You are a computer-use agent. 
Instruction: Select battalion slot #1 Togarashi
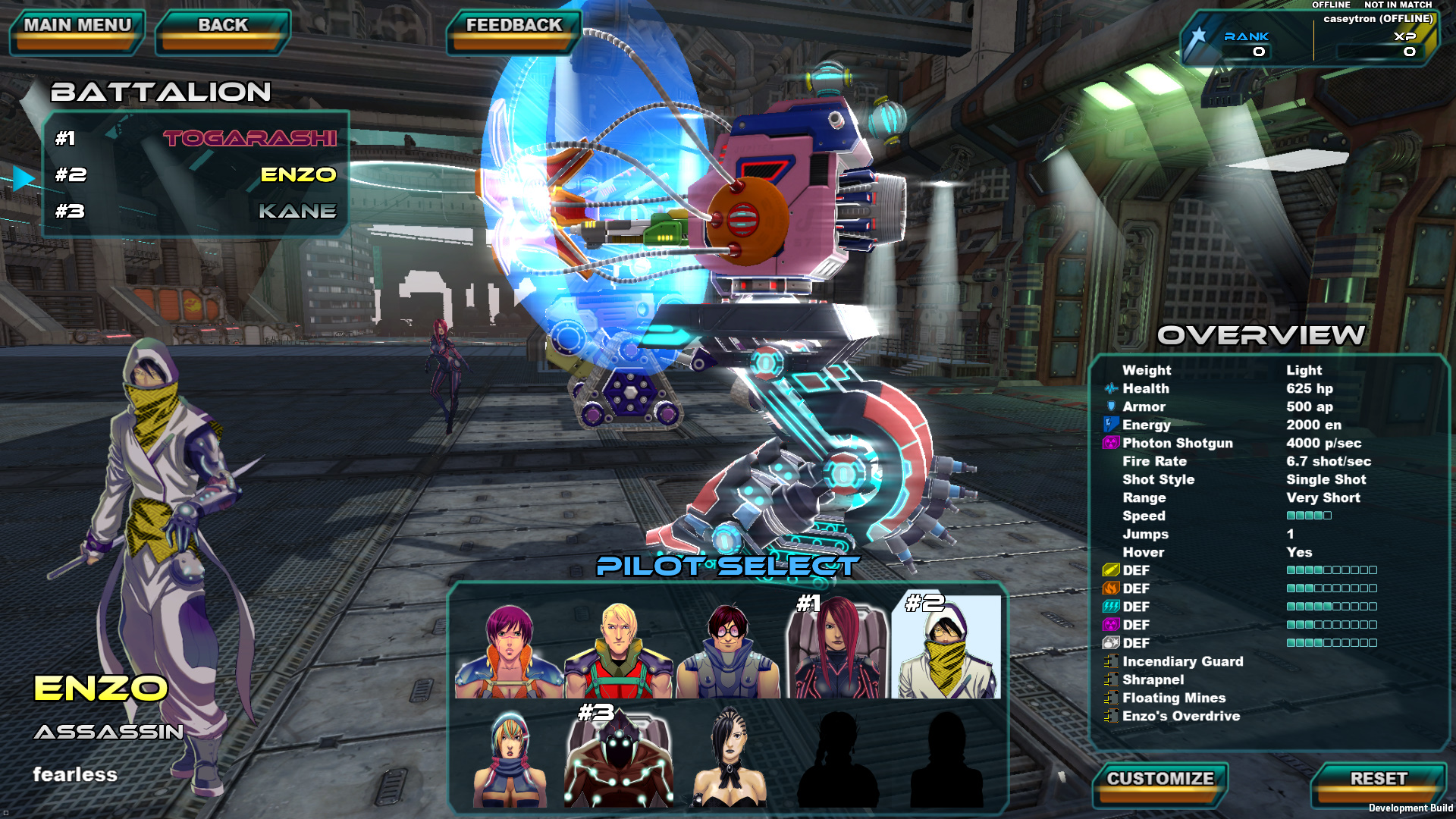196,138
